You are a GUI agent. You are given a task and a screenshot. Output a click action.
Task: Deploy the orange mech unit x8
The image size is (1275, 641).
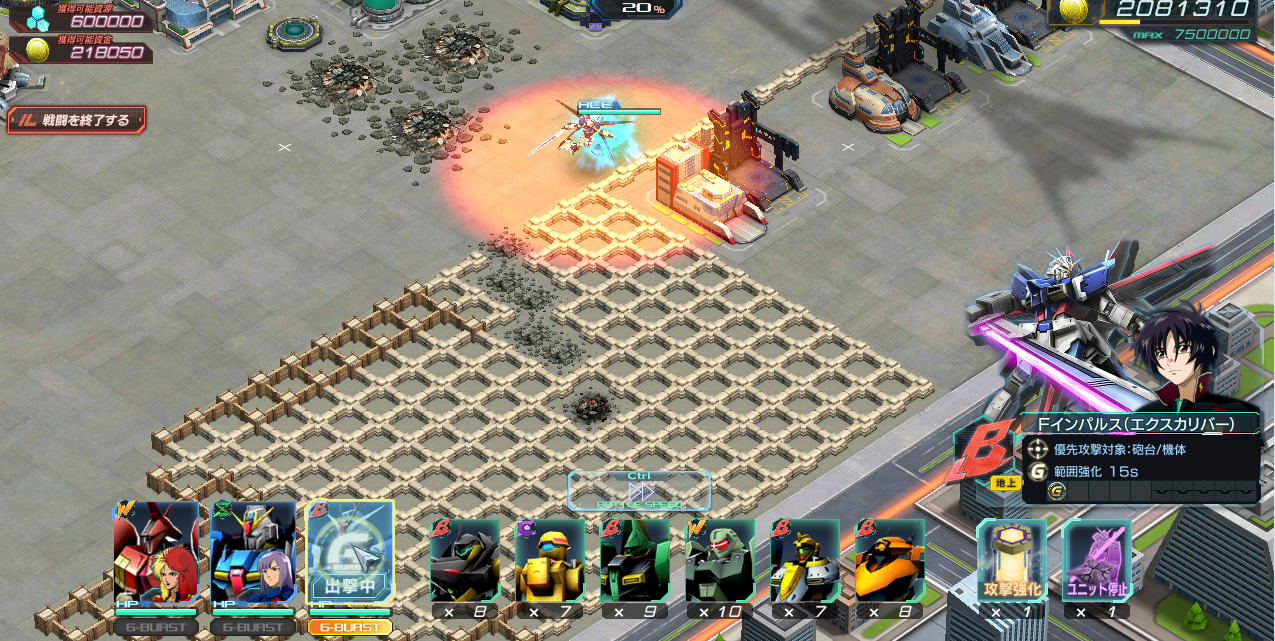(x=890, y=562)
